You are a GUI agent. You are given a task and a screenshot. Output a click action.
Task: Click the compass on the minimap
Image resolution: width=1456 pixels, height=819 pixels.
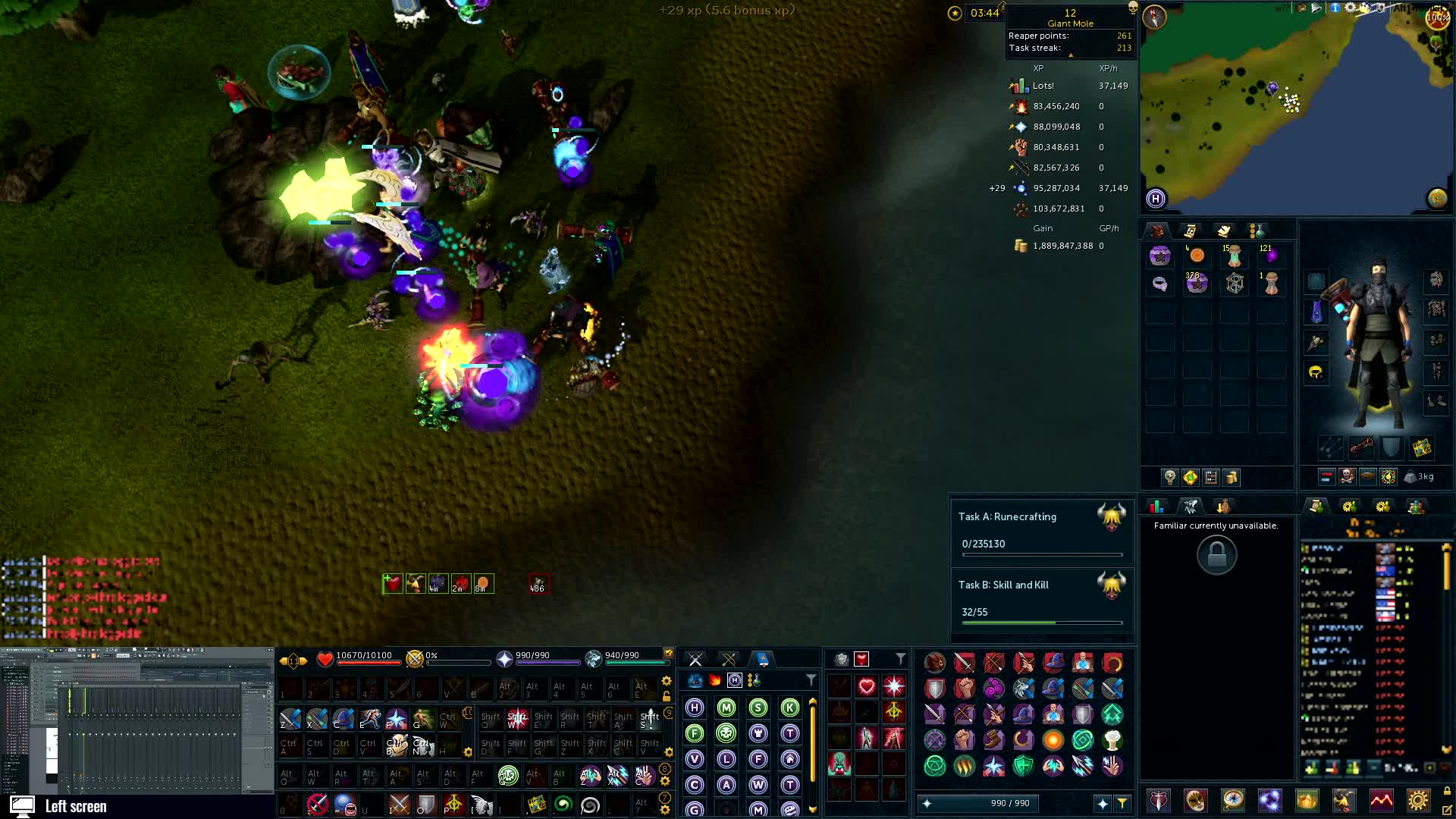1154,17
